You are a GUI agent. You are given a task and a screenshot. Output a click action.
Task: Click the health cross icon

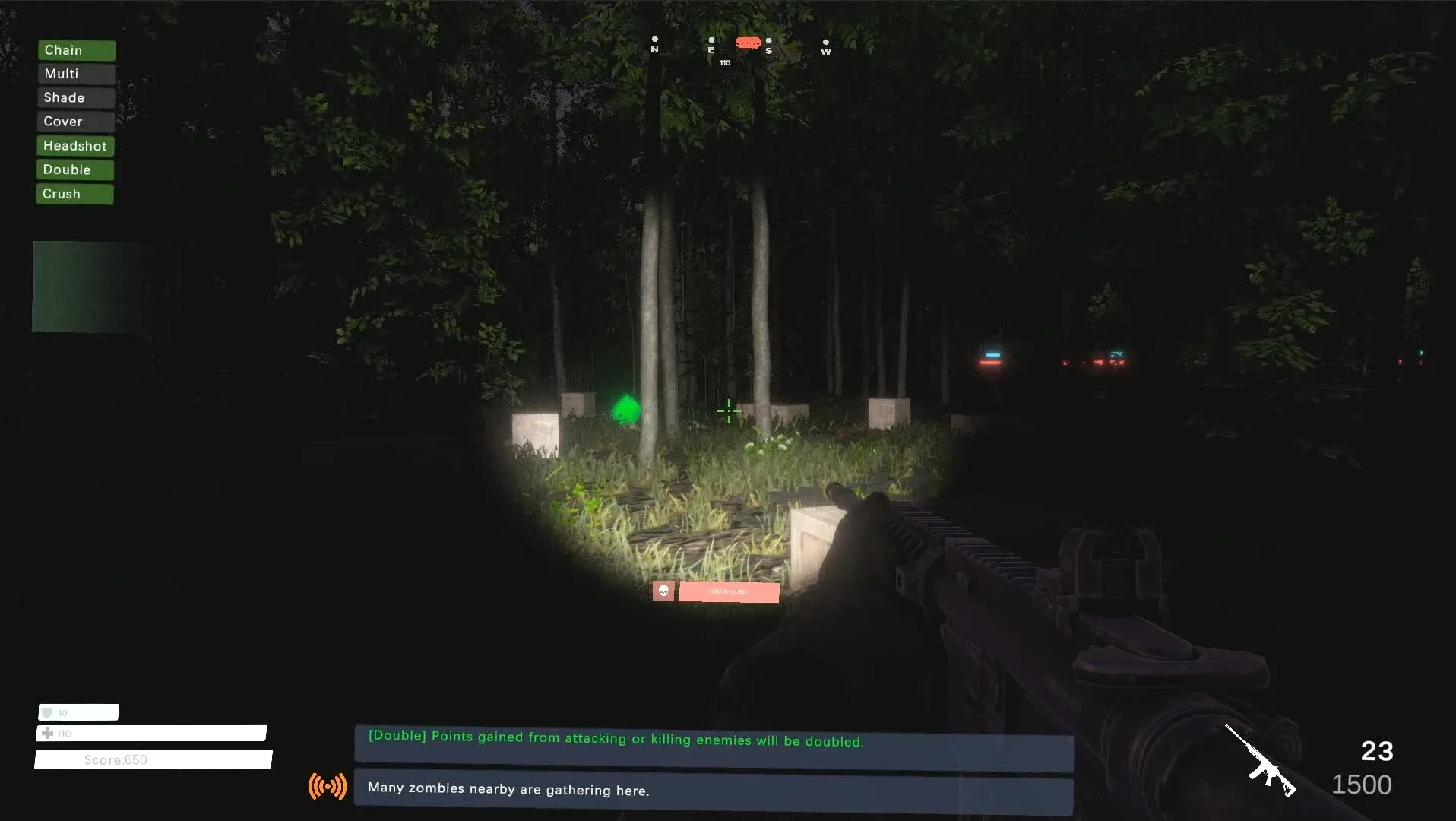point(47,733)
